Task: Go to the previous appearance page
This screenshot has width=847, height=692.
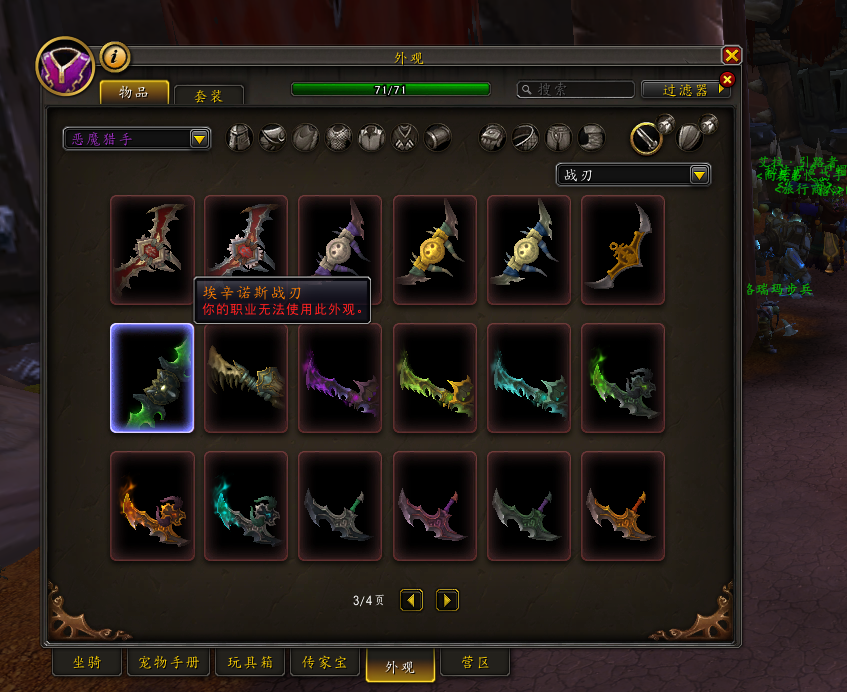Action: (411, 600)
